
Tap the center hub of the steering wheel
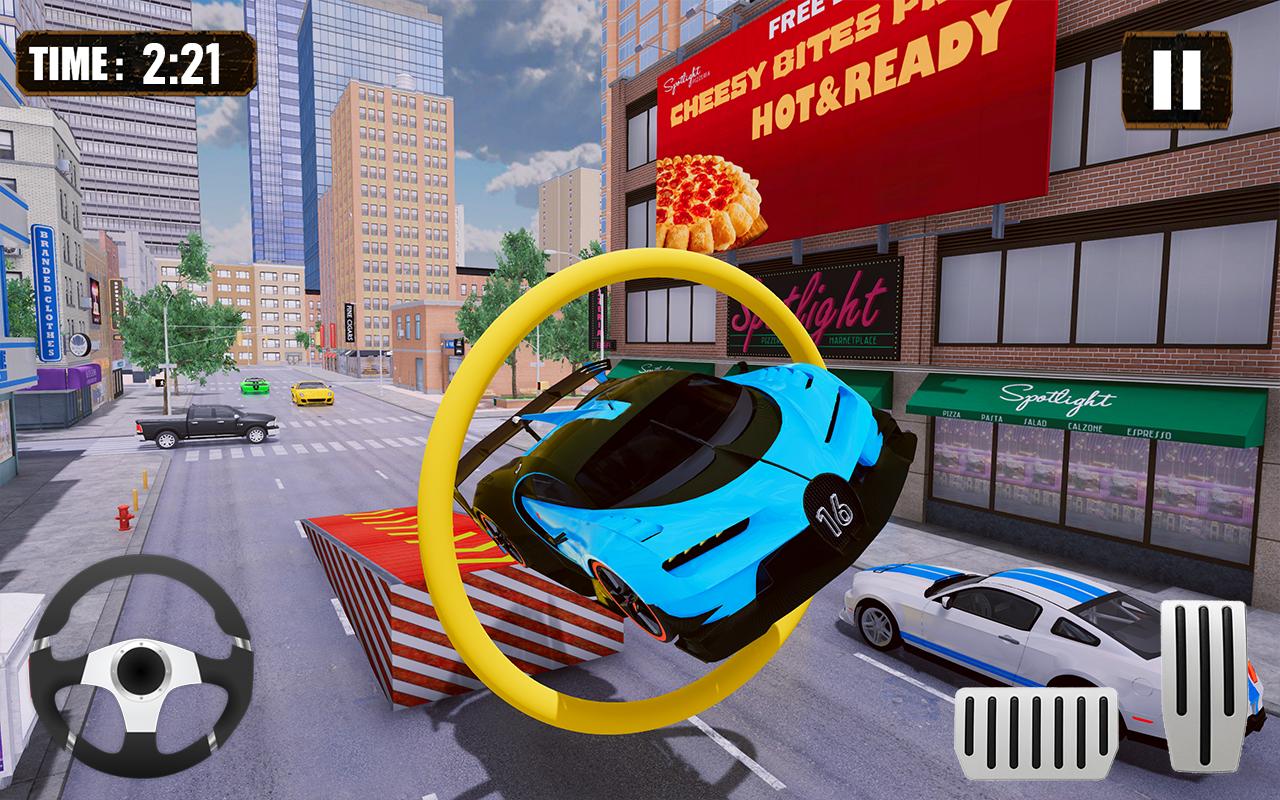point(141,668)
